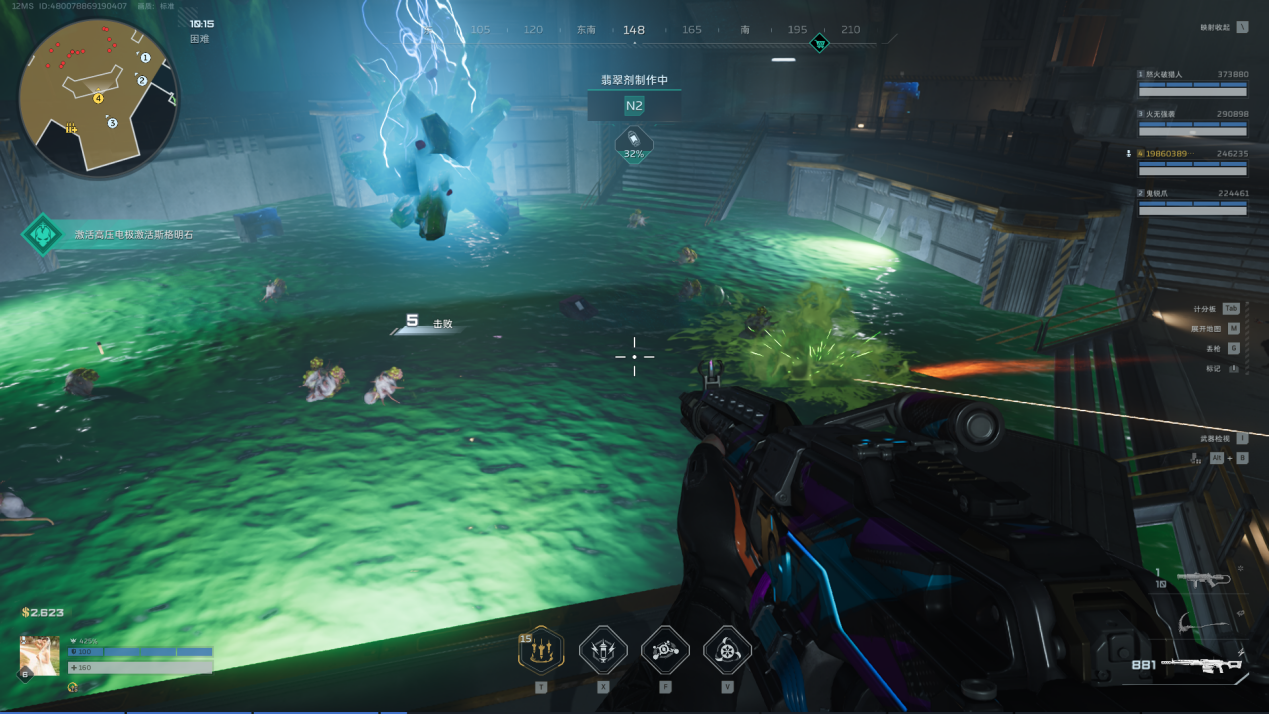Activate the spinning turbine skill
Viewport: 1269px width, 714px height.
tap(727, 651)
